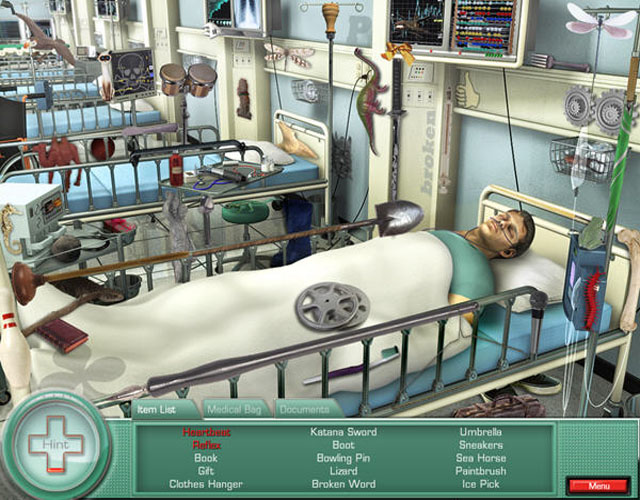Open the Medical Bag tab
640x500 pixels.
coord(235,409)
